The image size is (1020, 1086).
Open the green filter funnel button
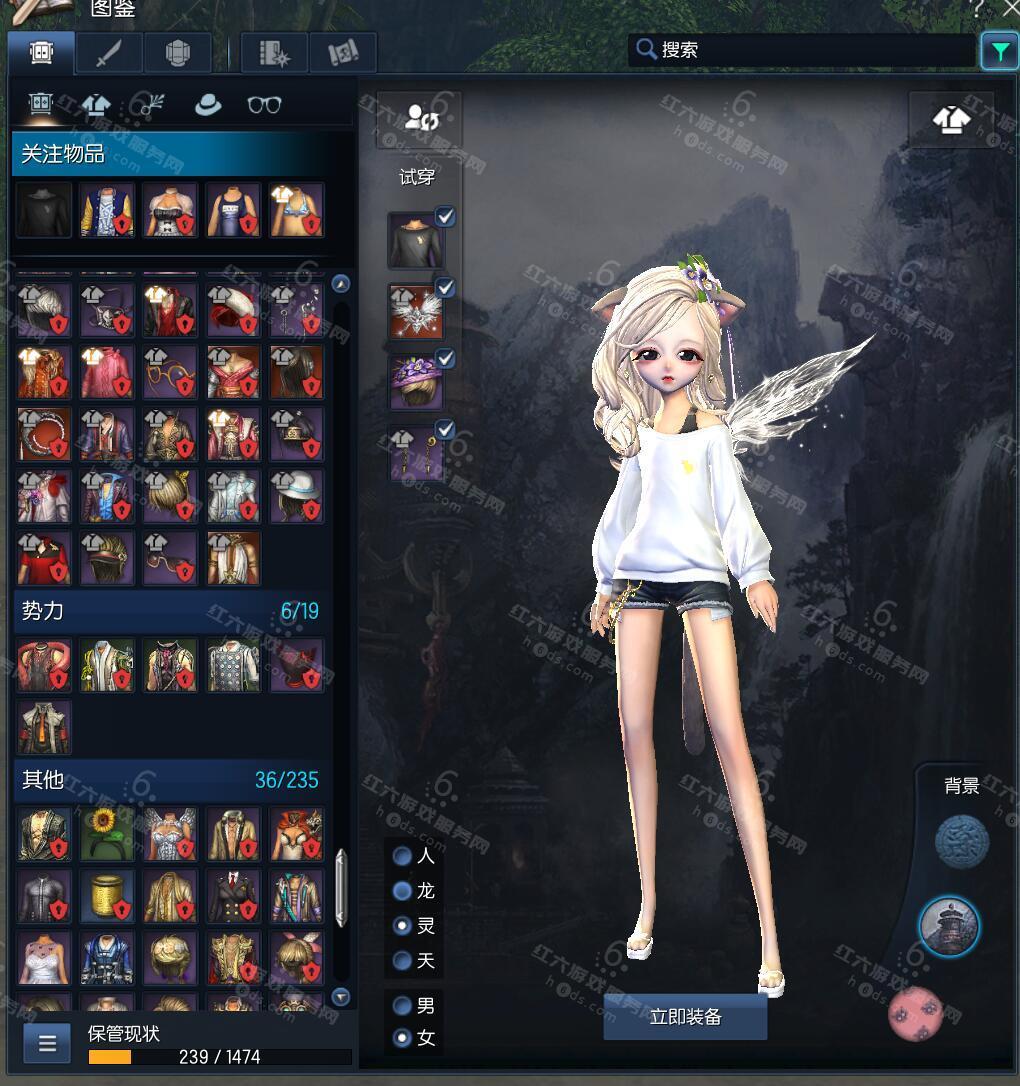point(999,51)
